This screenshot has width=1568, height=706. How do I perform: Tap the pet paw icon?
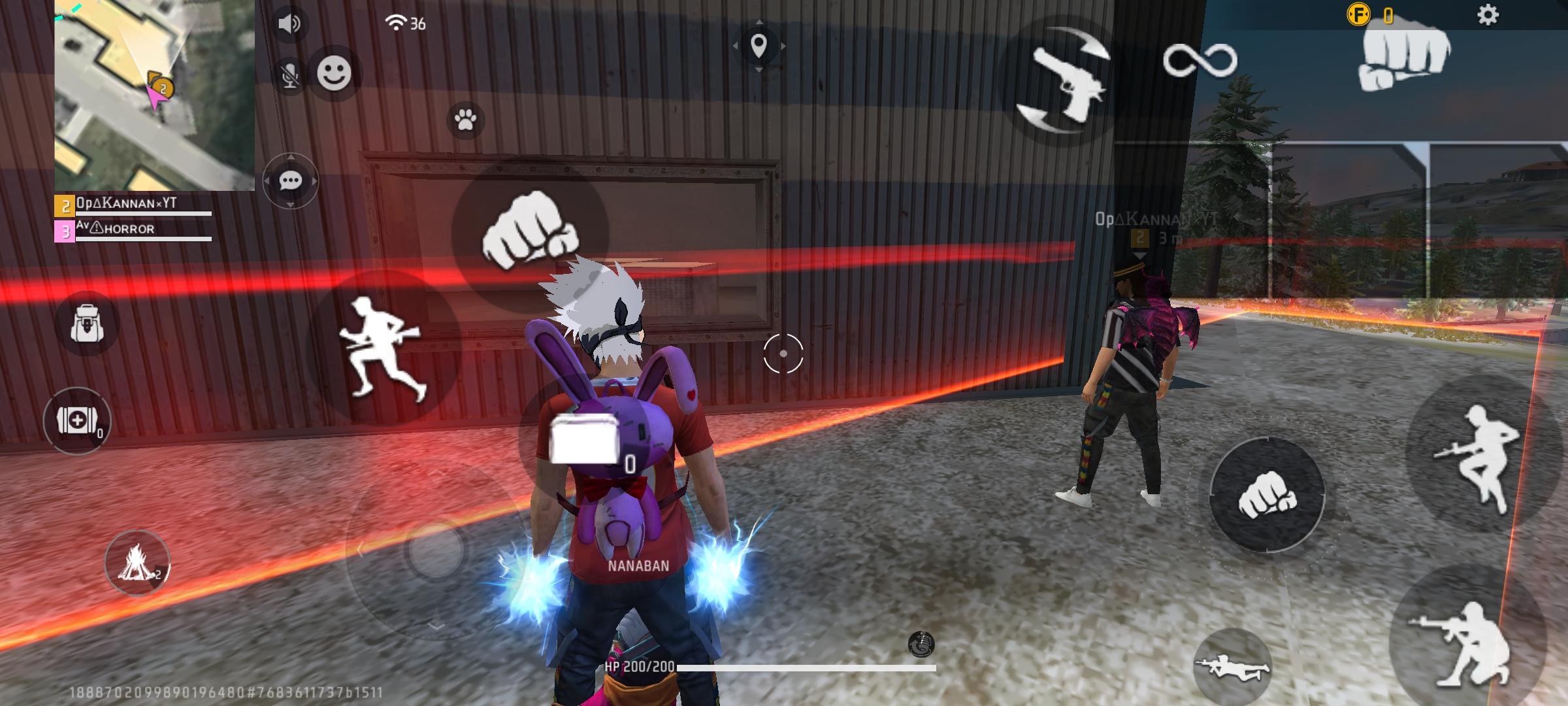(x=465, y=120)
